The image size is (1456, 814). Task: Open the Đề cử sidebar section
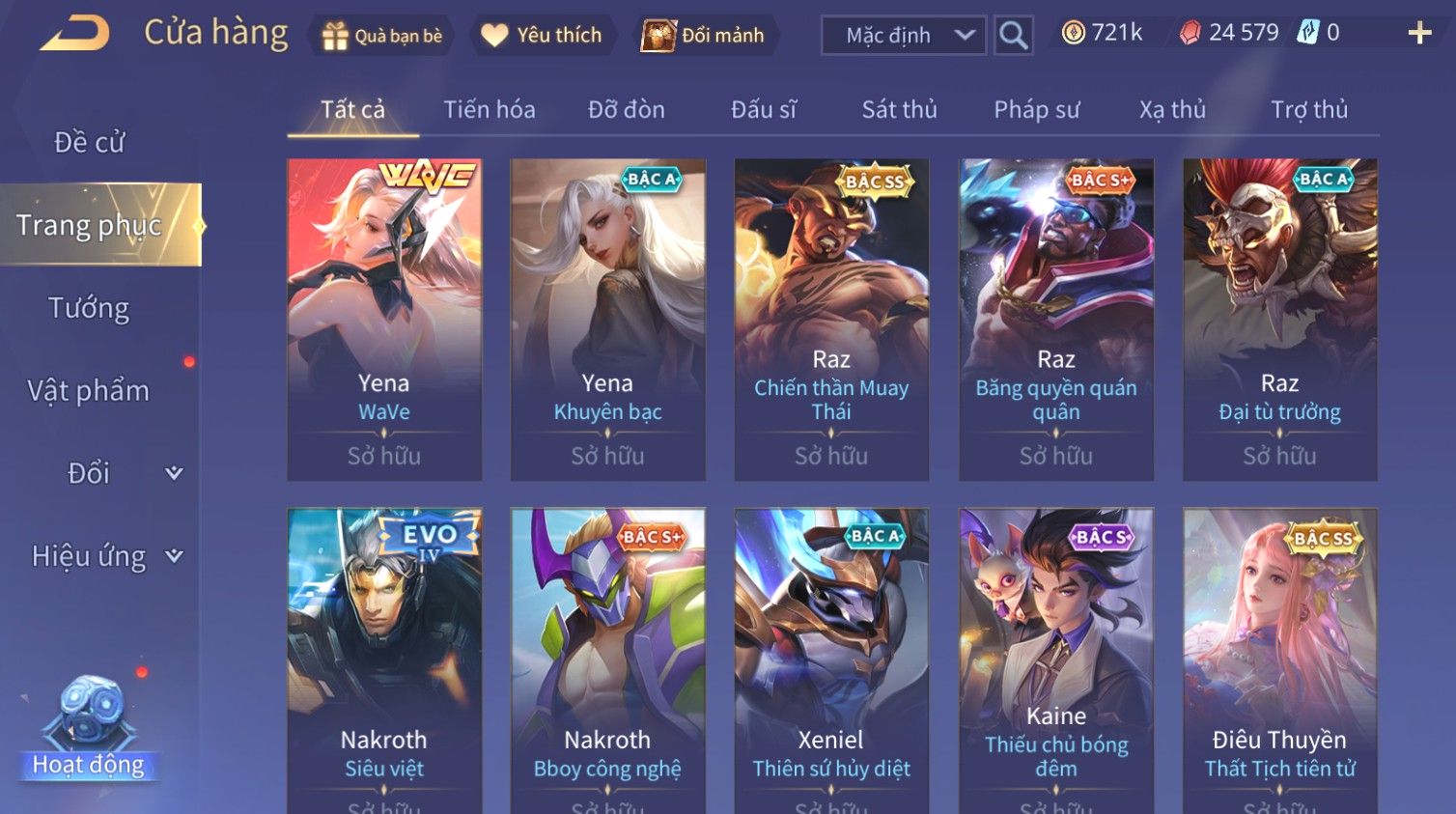(x=89, y=143)
